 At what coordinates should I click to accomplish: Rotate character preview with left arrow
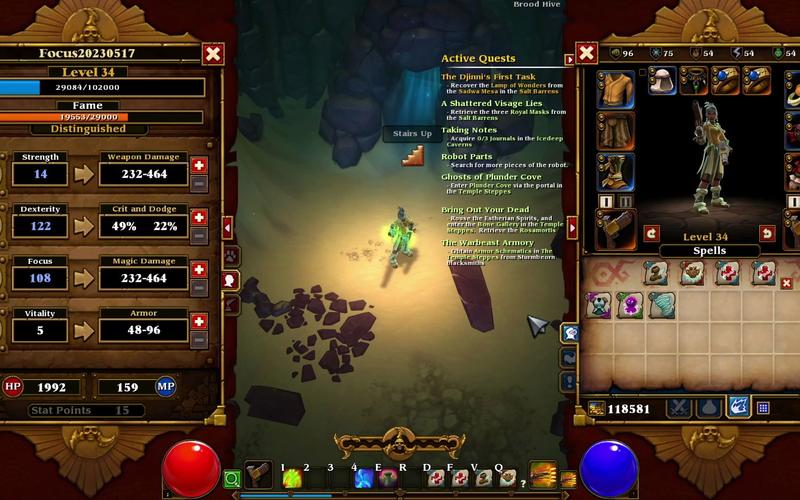[x=652, y=233]
